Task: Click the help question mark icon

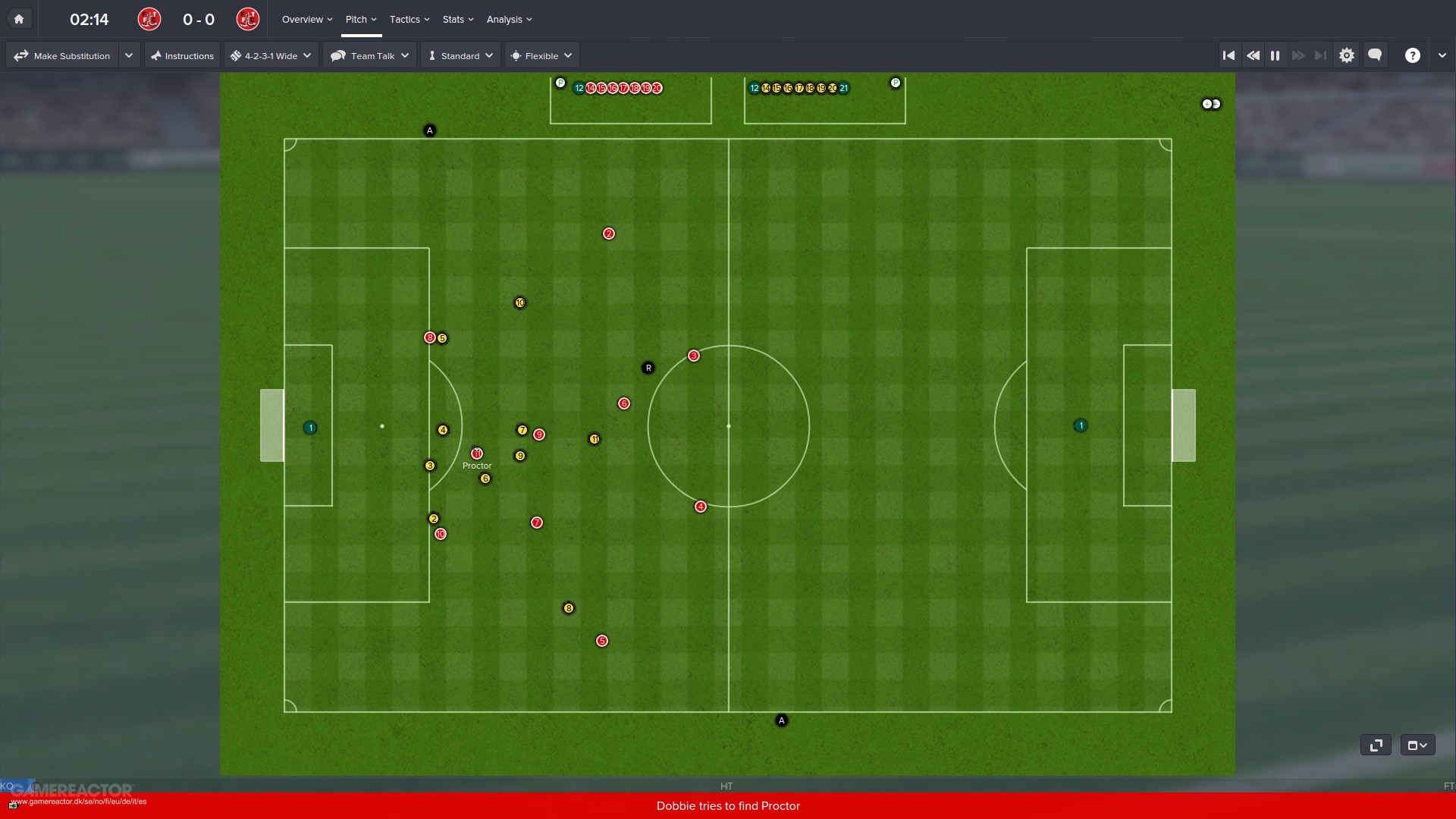Action: 1414,55
